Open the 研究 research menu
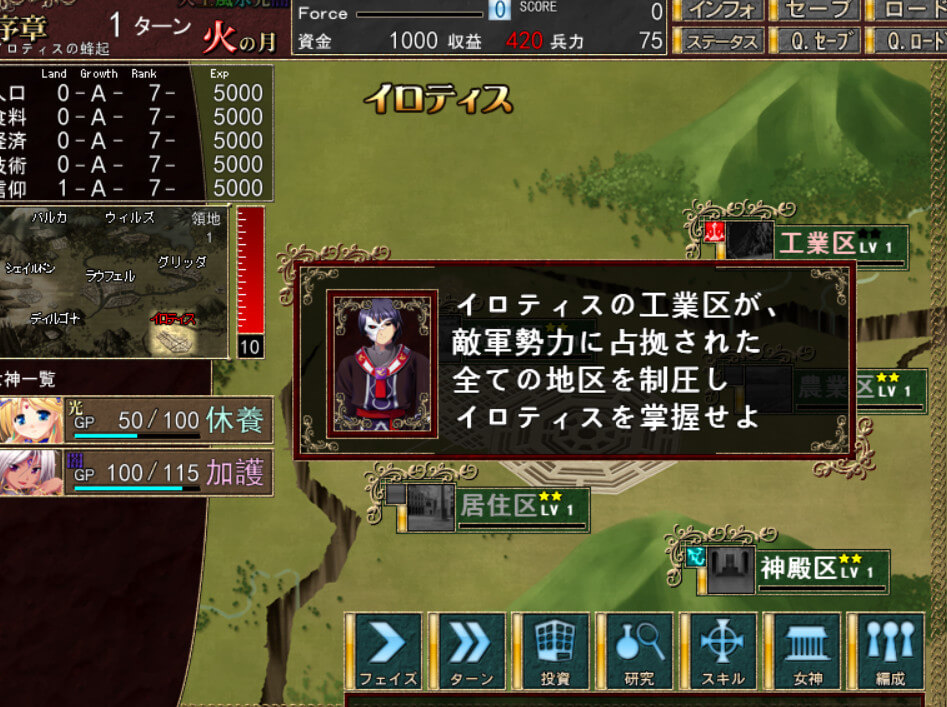Image resolution: width=947 pixels, height=707 pixels. click(x=639, y=651)
